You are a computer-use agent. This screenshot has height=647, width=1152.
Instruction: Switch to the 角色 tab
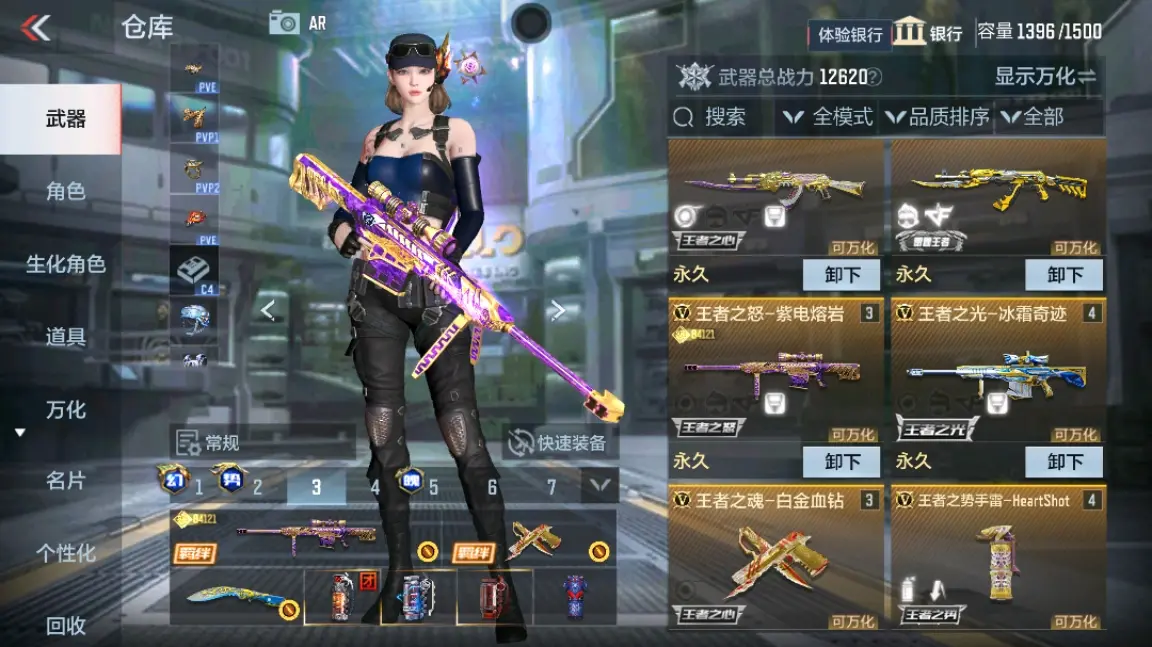65,191
